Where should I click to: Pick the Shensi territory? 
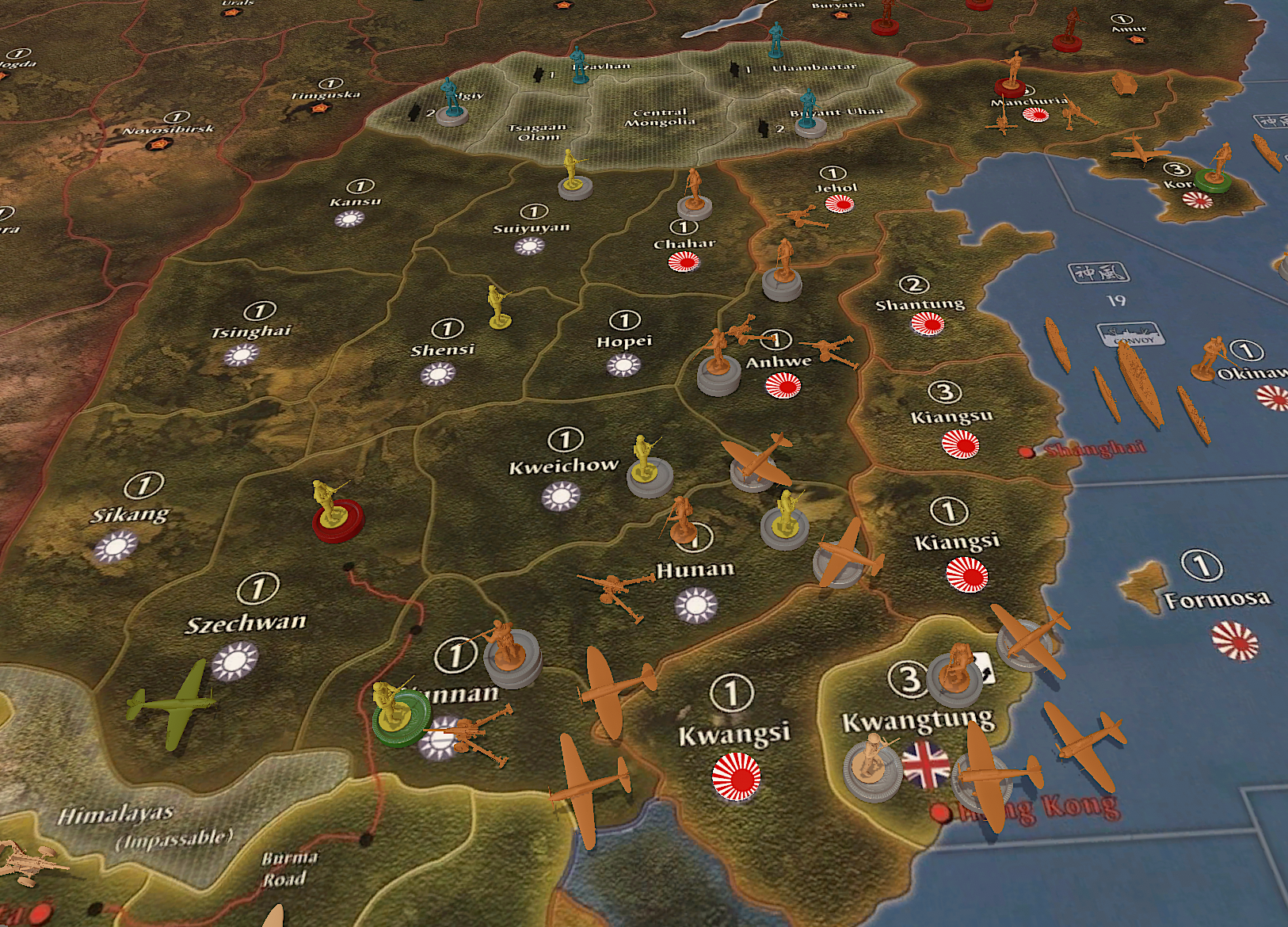[443, 349]
